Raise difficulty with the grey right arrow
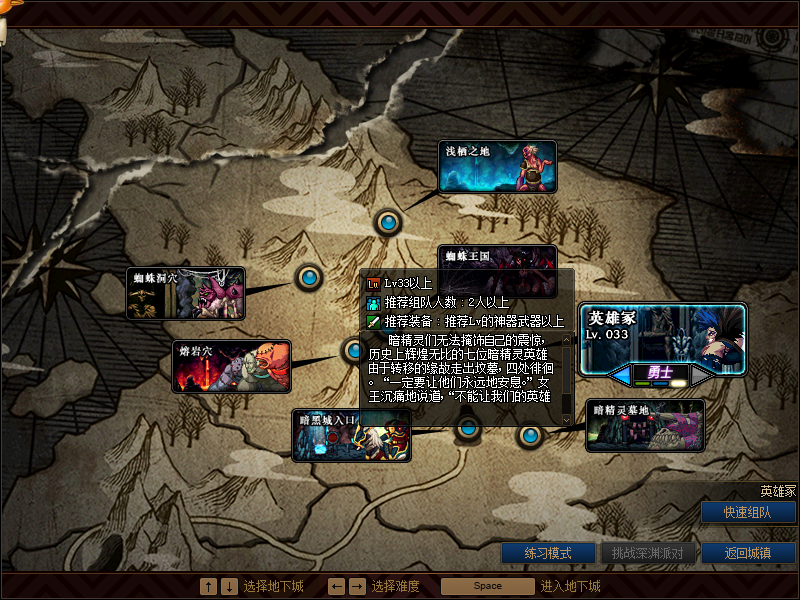800x600 pixels. pyautogui.click(x=701, y=374)
